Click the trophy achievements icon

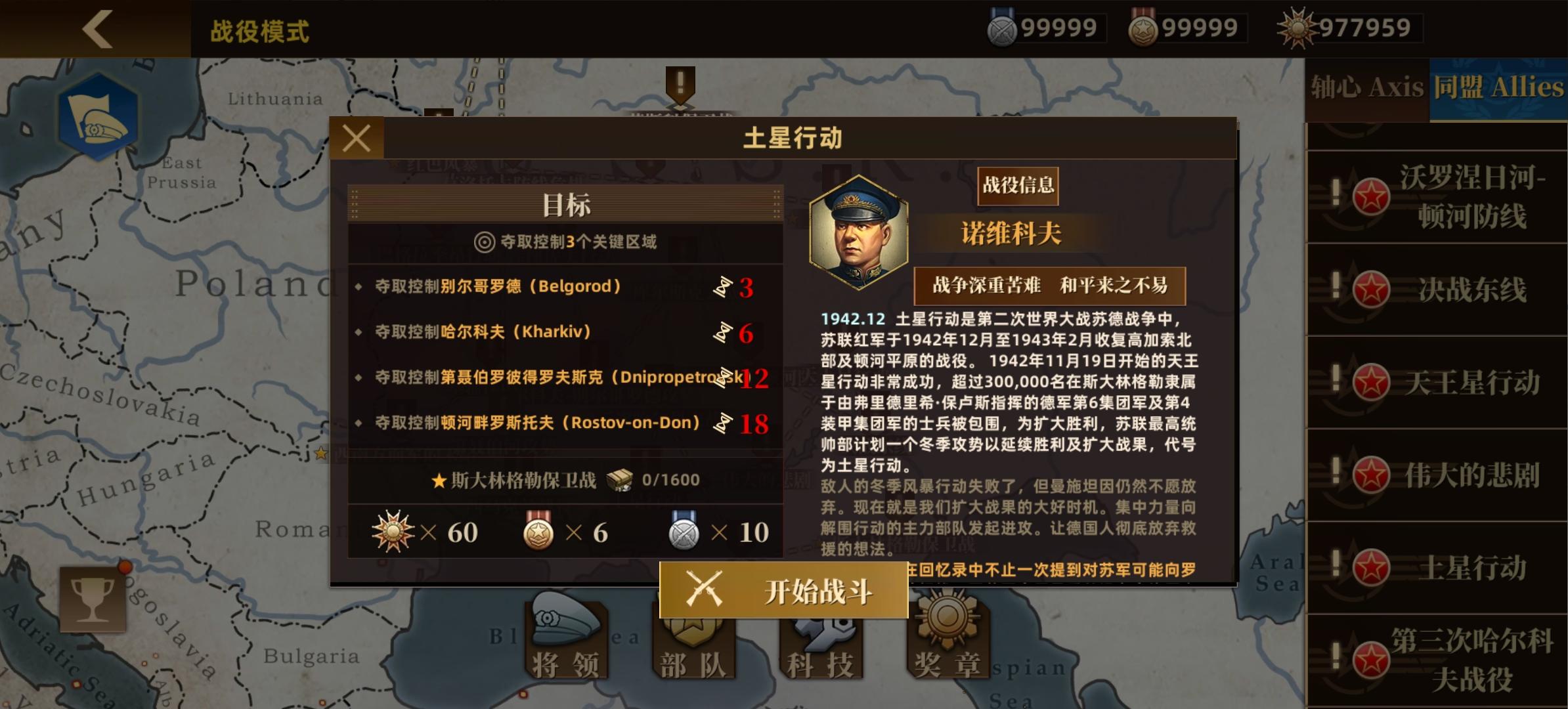tap(92, 599)
